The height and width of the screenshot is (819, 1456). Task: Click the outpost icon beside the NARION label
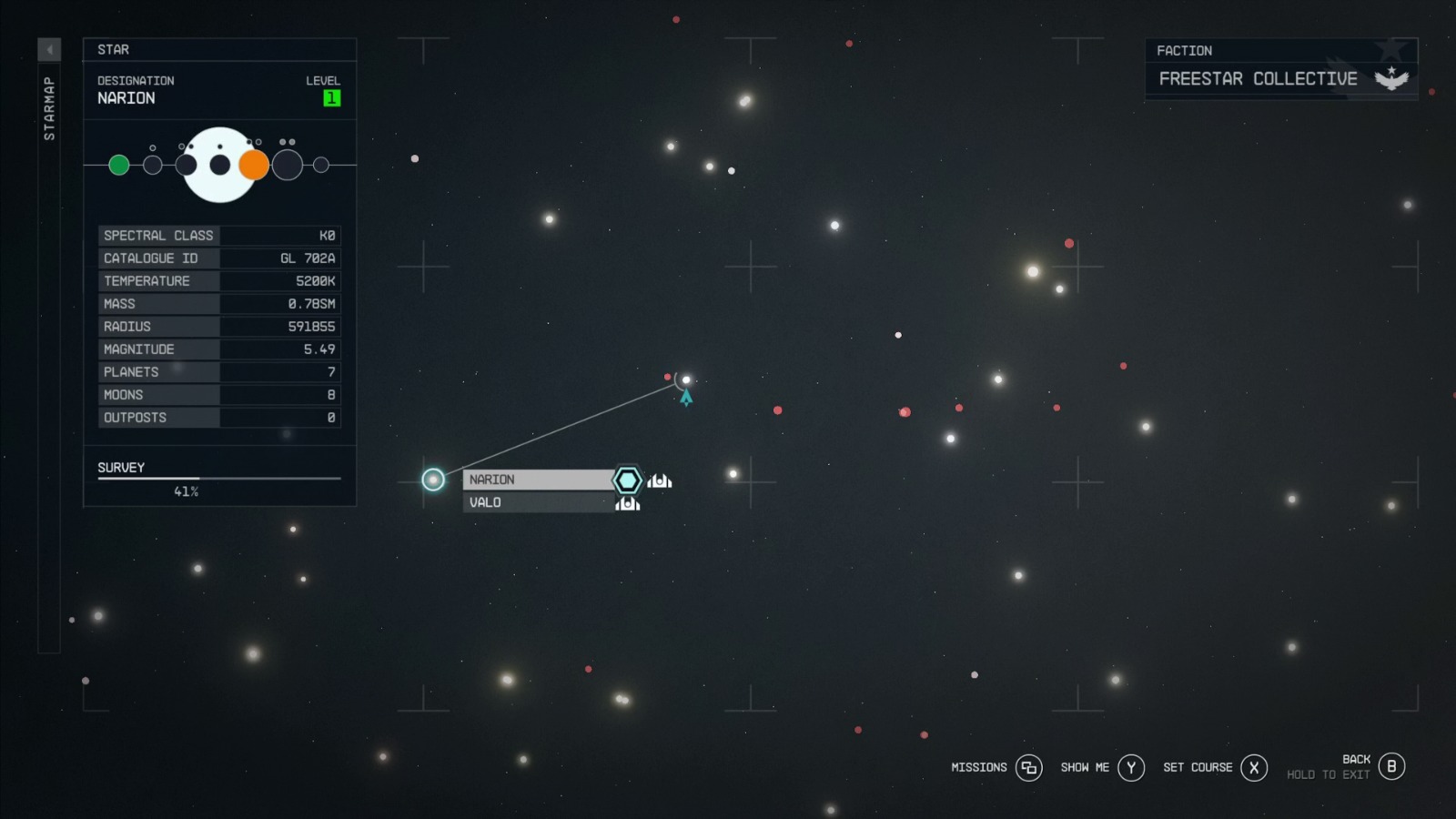point(658,480)
